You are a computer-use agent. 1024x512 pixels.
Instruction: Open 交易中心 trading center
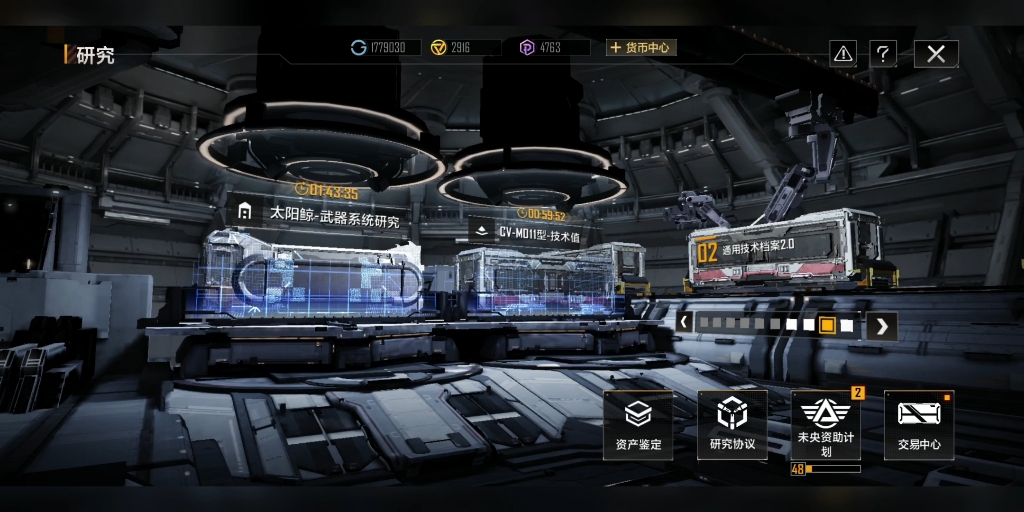919,424
